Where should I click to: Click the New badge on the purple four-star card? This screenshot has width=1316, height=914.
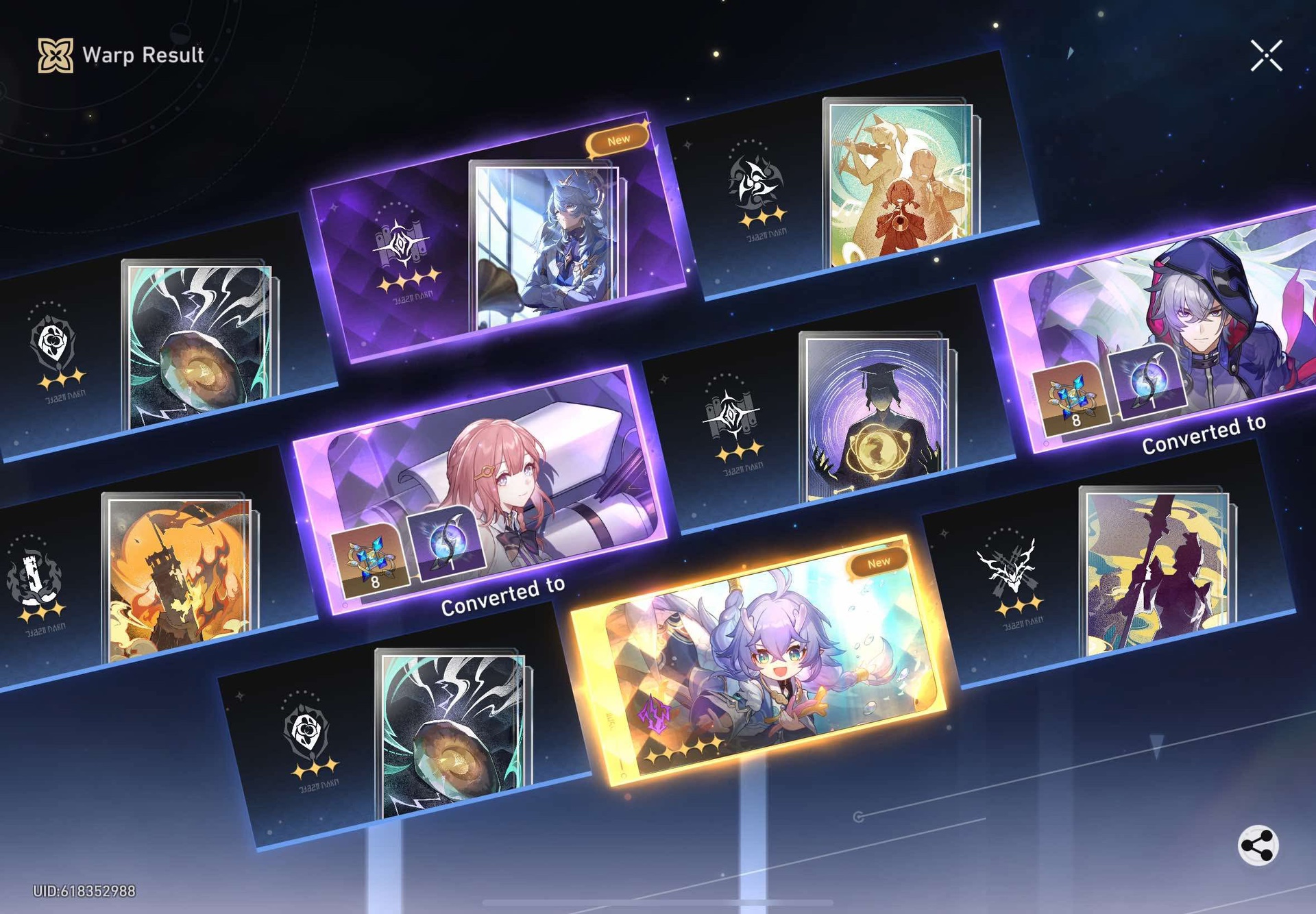click(619, 139)
